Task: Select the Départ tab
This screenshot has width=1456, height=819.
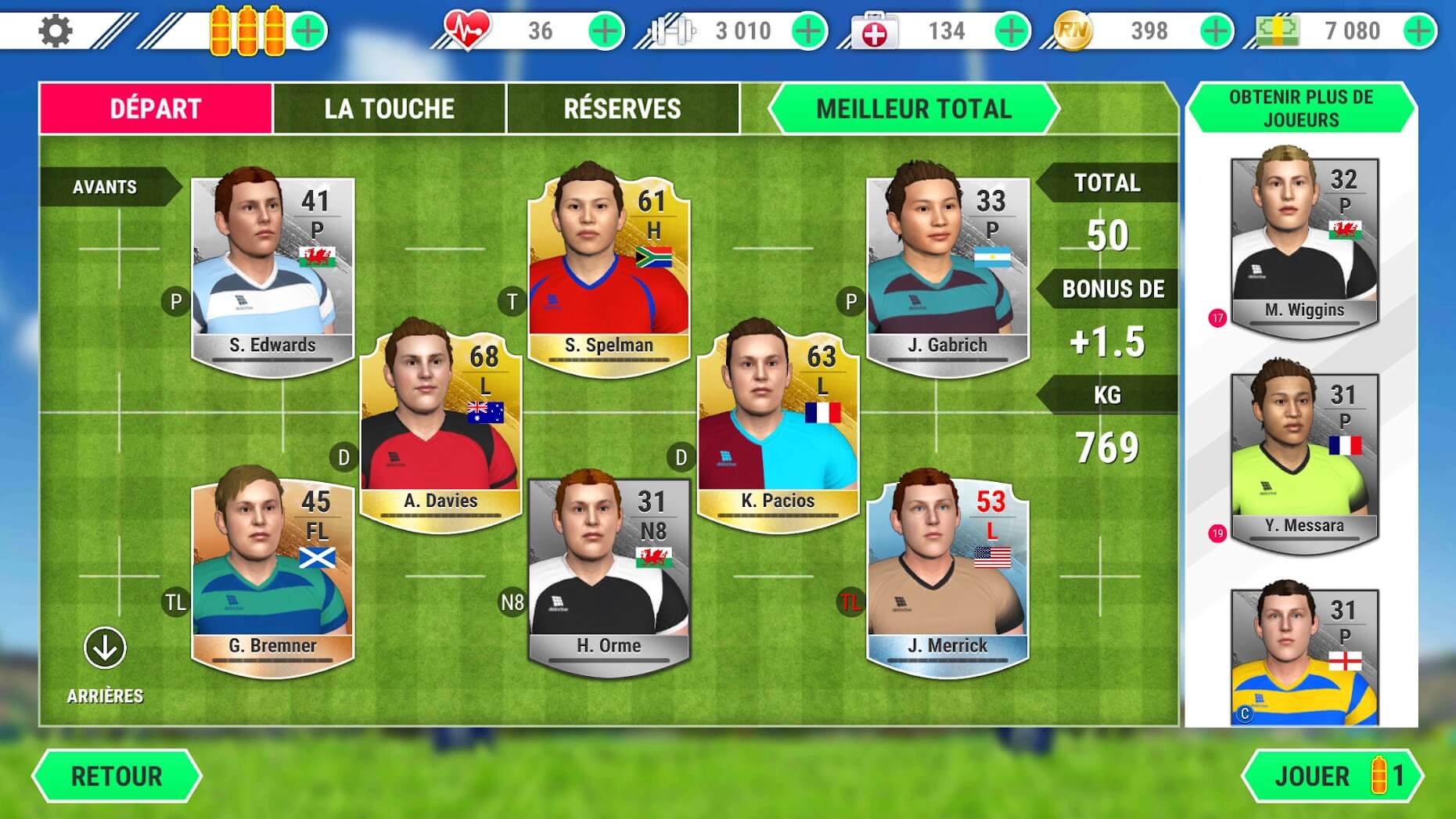Action: 156,109
